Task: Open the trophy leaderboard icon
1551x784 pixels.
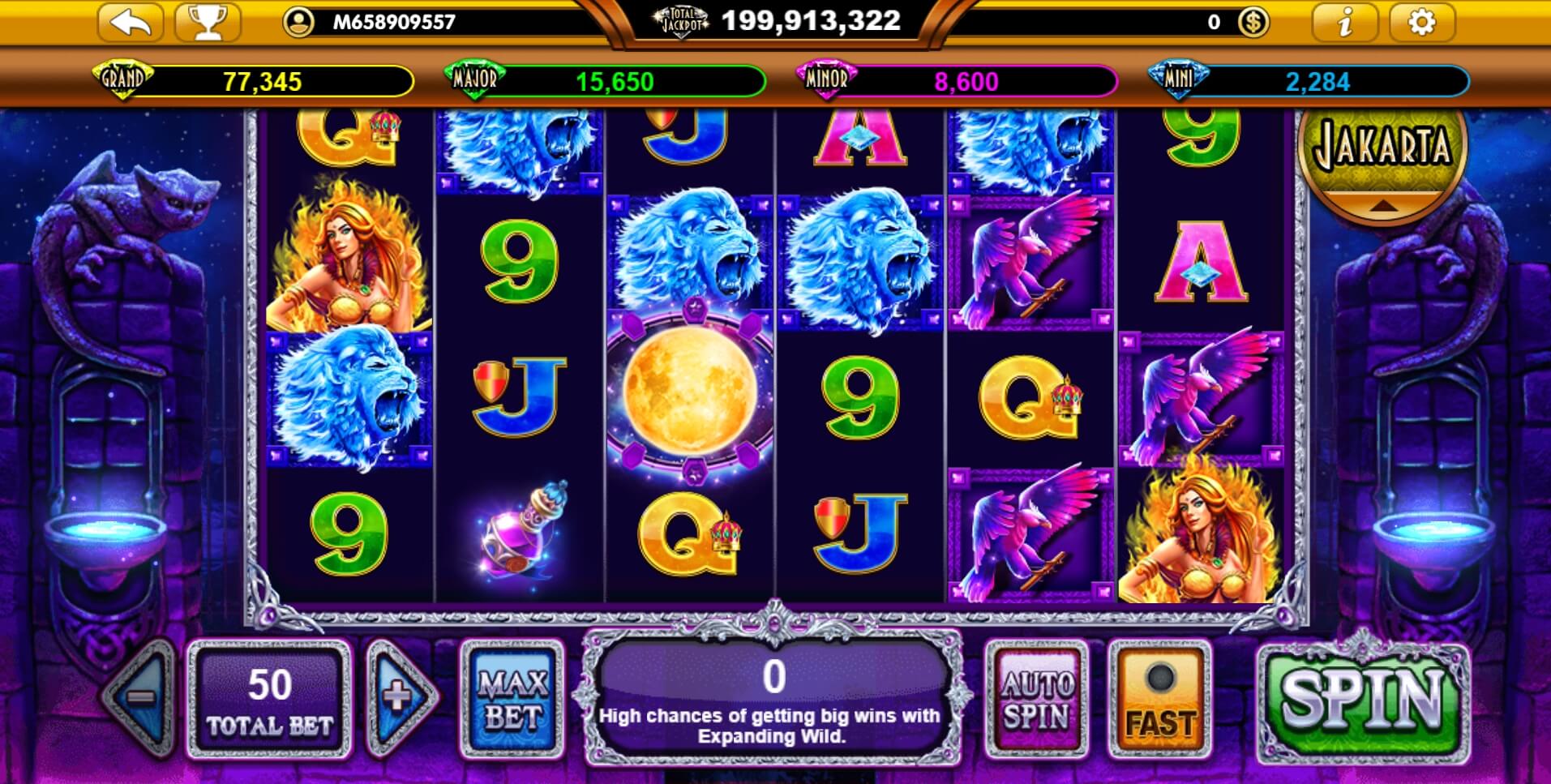Action: point(209,22)
